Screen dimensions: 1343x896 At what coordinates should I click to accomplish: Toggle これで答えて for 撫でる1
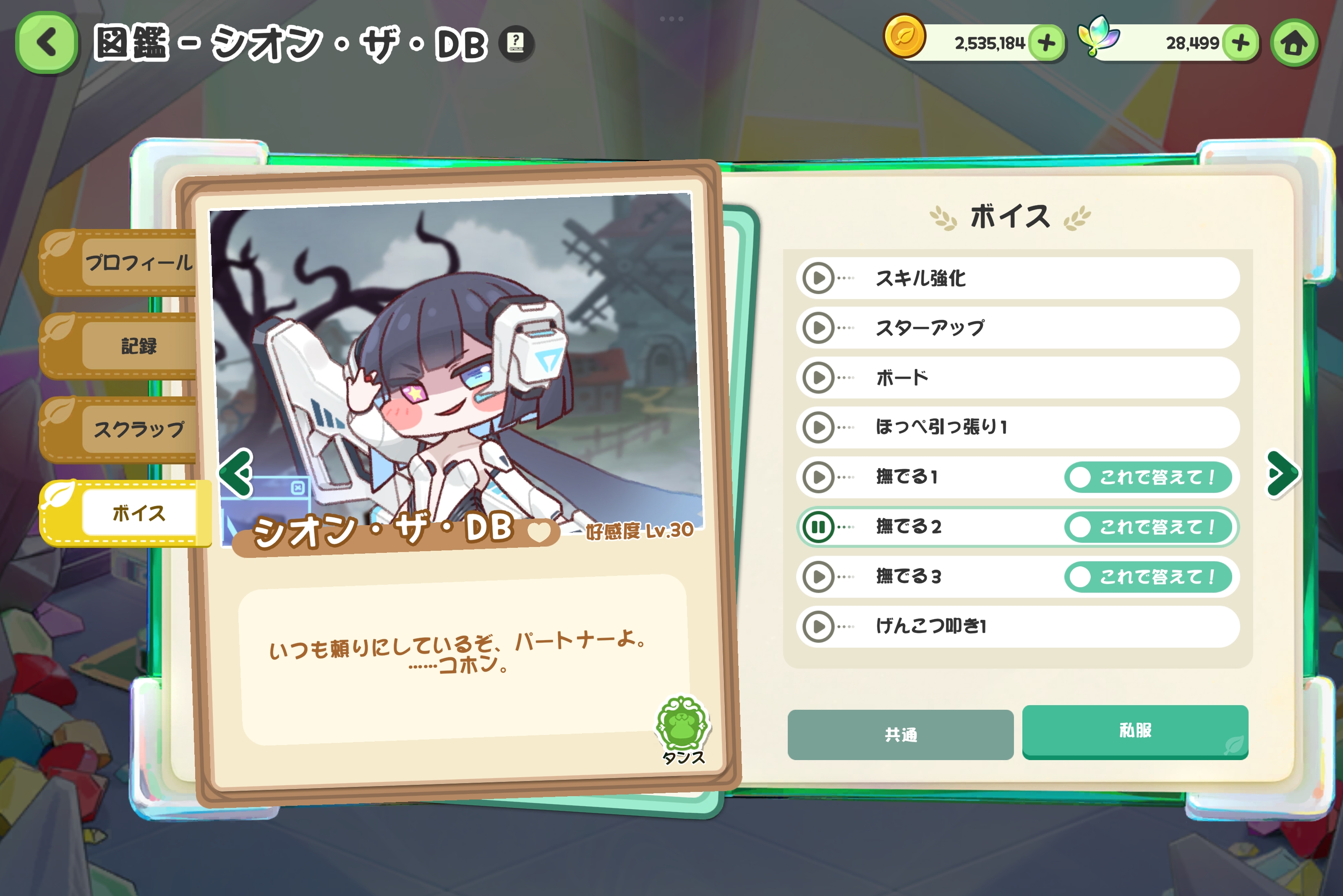point(1148,477)
